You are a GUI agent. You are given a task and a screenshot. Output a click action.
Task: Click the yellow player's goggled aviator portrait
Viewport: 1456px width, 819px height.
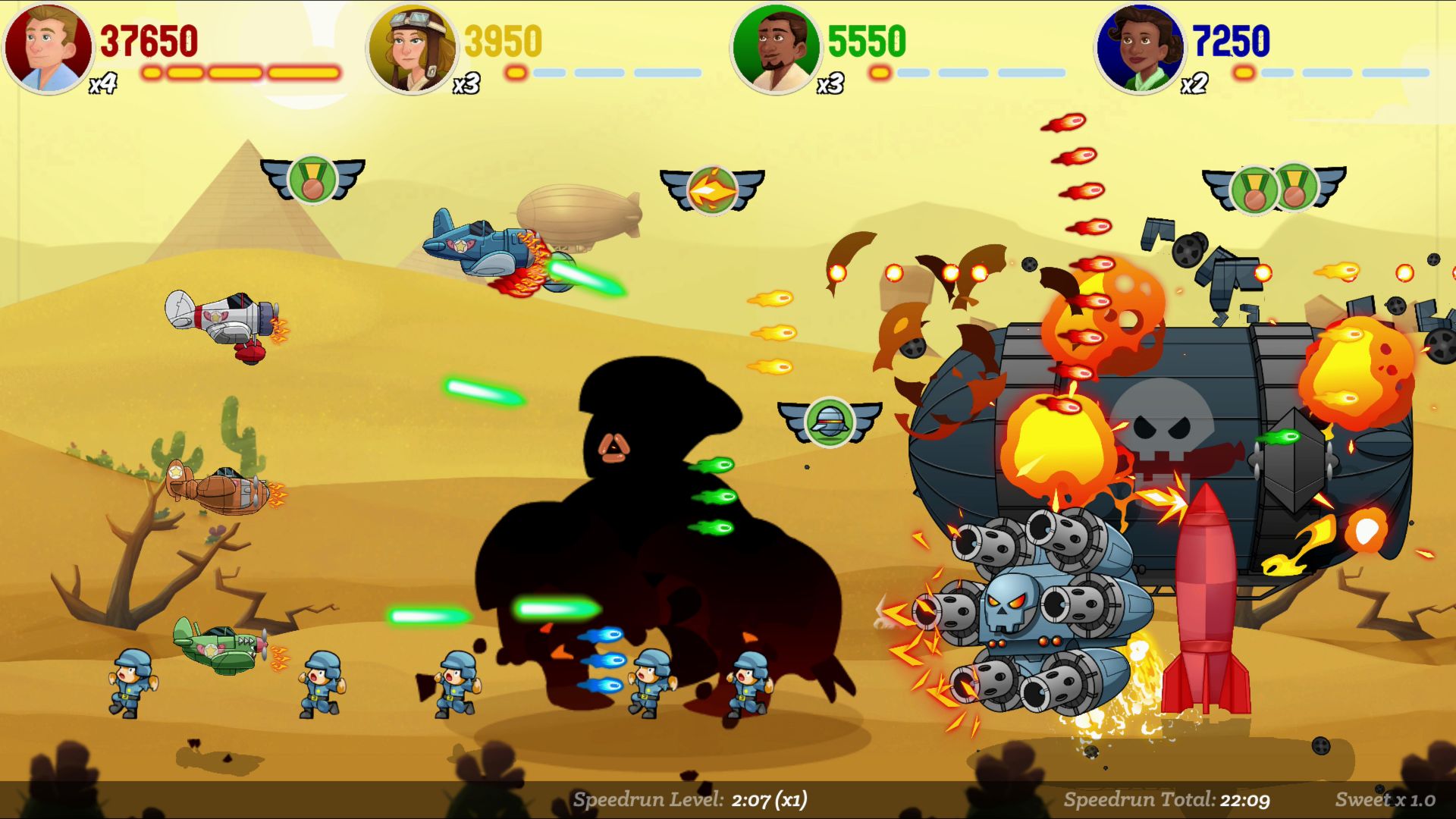click(412, 48)
